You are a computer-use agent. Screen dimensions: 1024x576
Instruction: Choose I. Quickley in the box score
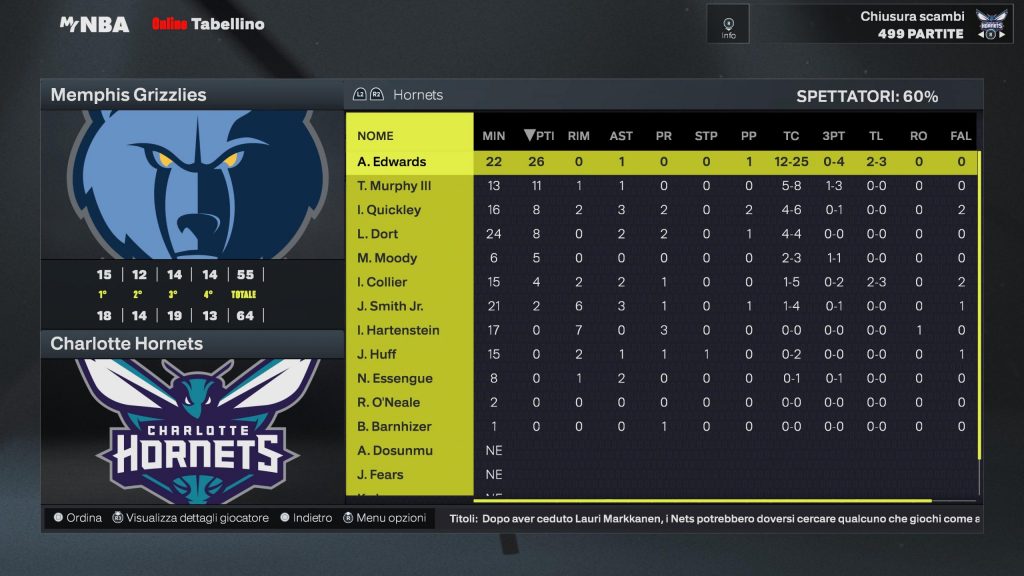click(389, 210)
